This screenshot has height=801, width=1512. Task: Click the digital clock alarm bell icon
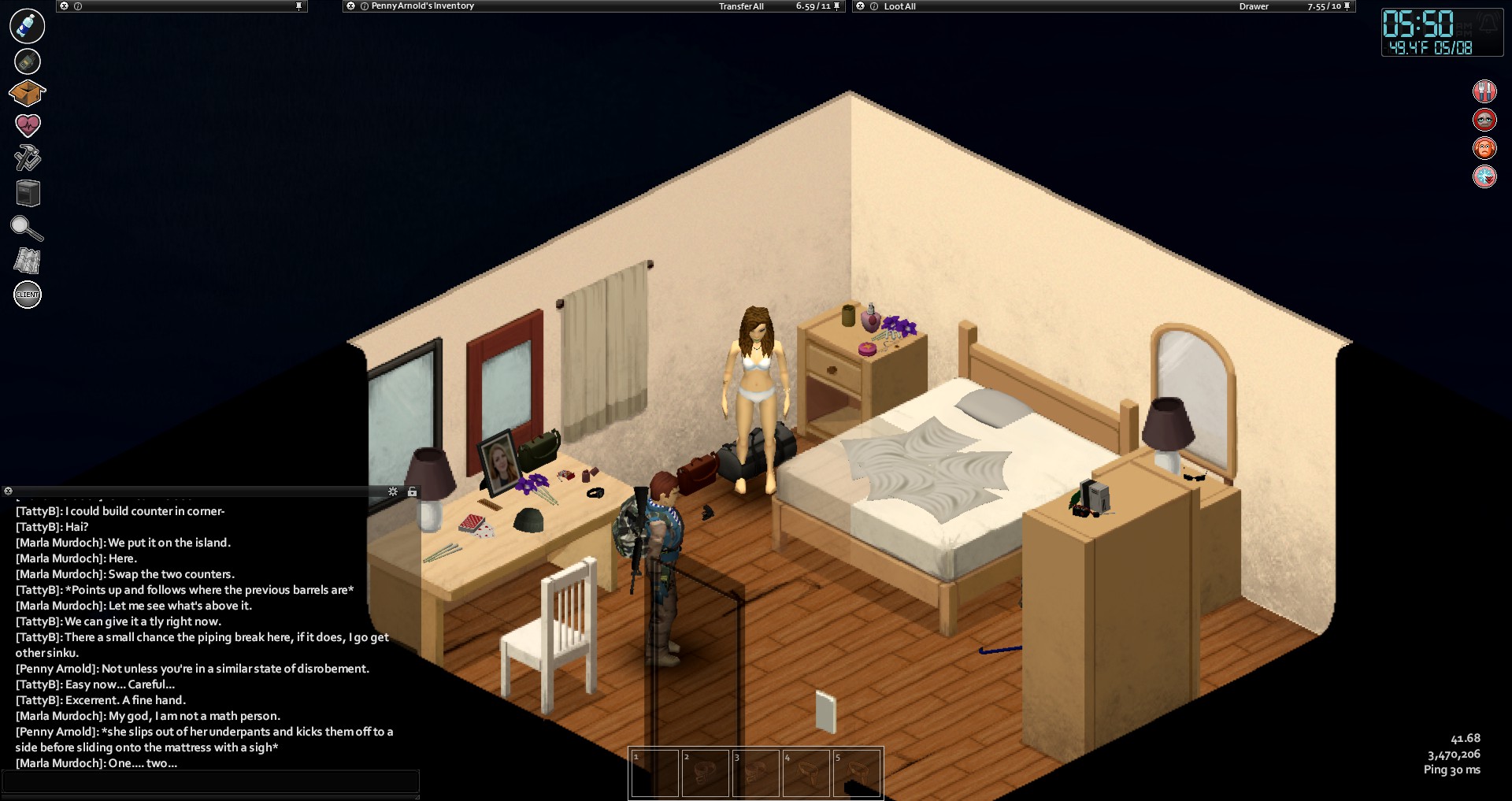(1488, 24)
